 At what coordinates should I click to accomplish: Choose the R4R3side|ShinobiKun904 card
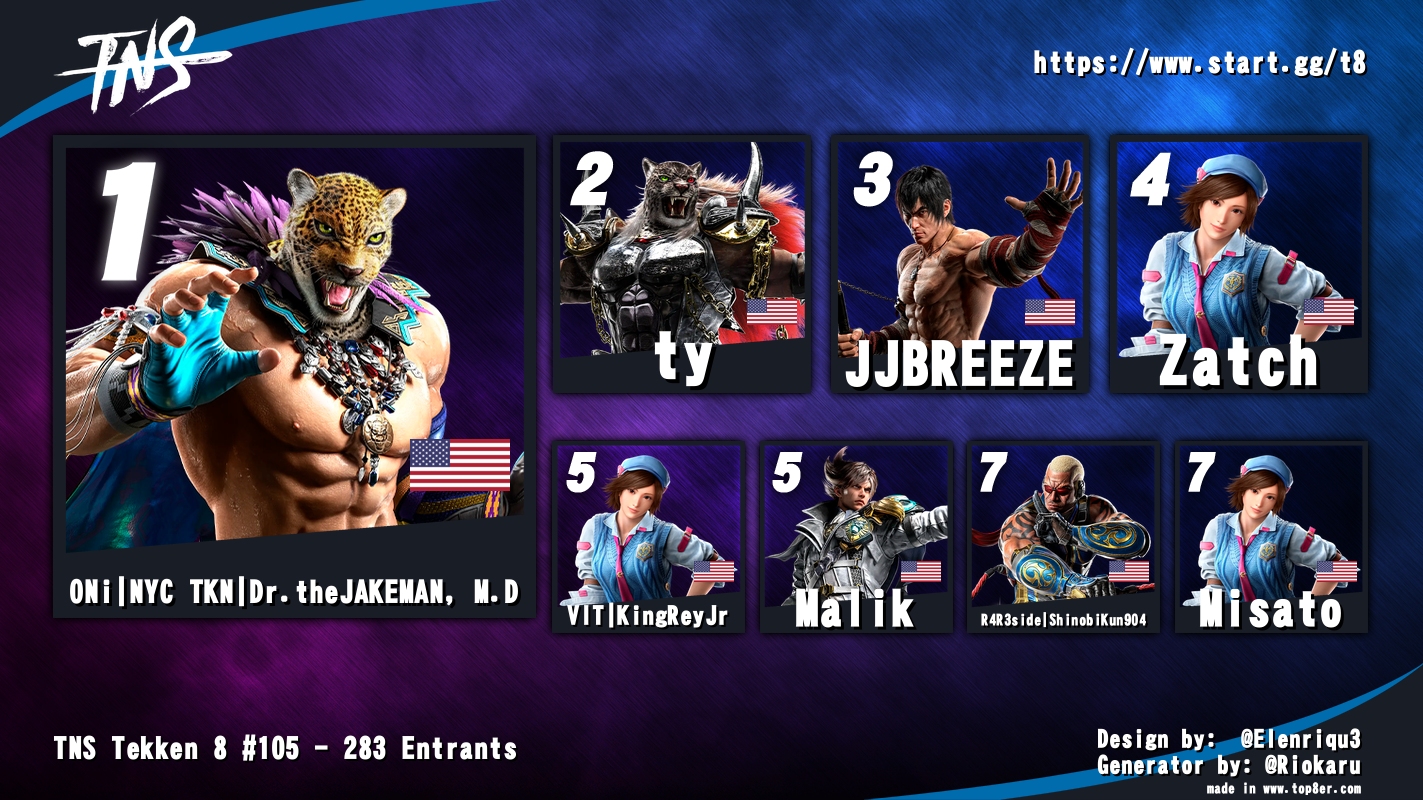click(1064, 536)
